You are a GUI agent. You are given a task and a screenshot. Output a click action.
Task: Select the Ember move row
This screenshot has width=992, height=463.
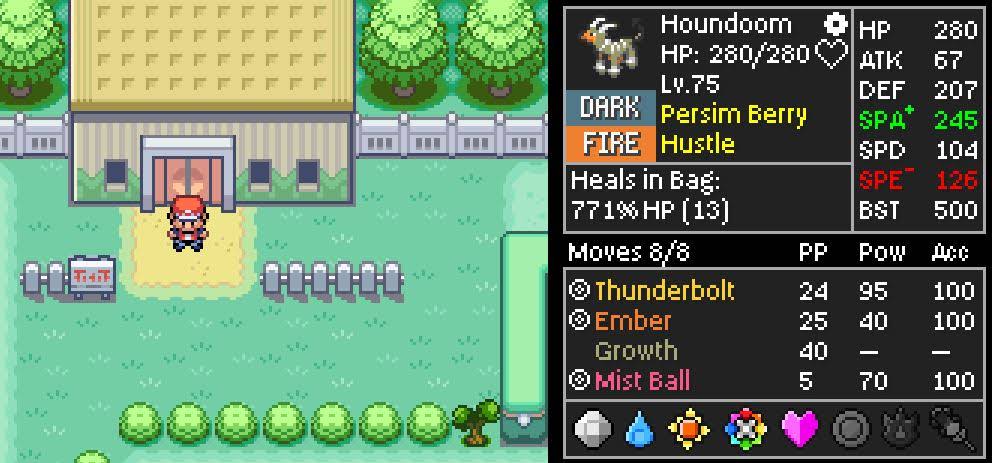click(x=633, y=321)
